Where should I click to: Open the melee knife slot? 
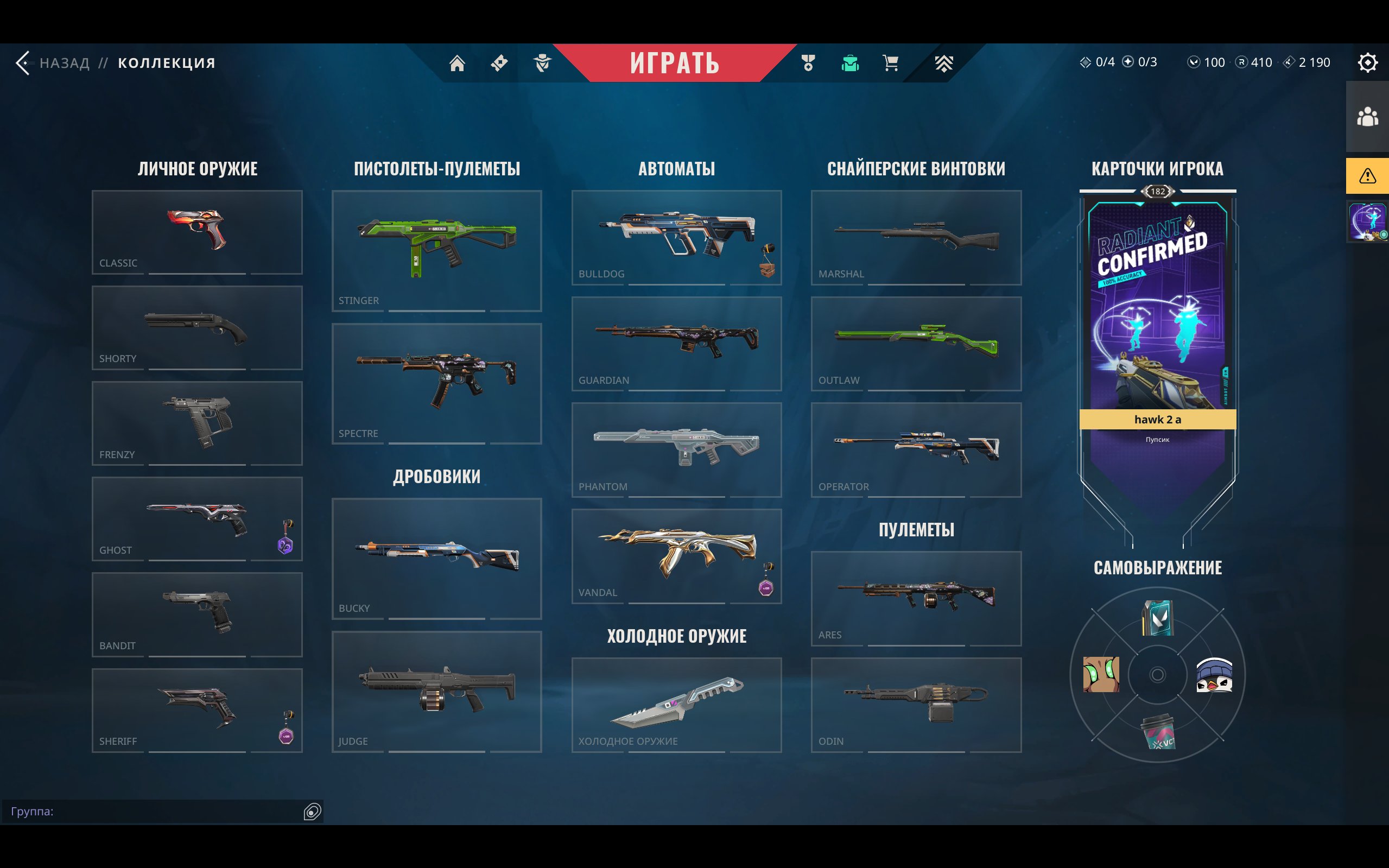pos(676,705)
